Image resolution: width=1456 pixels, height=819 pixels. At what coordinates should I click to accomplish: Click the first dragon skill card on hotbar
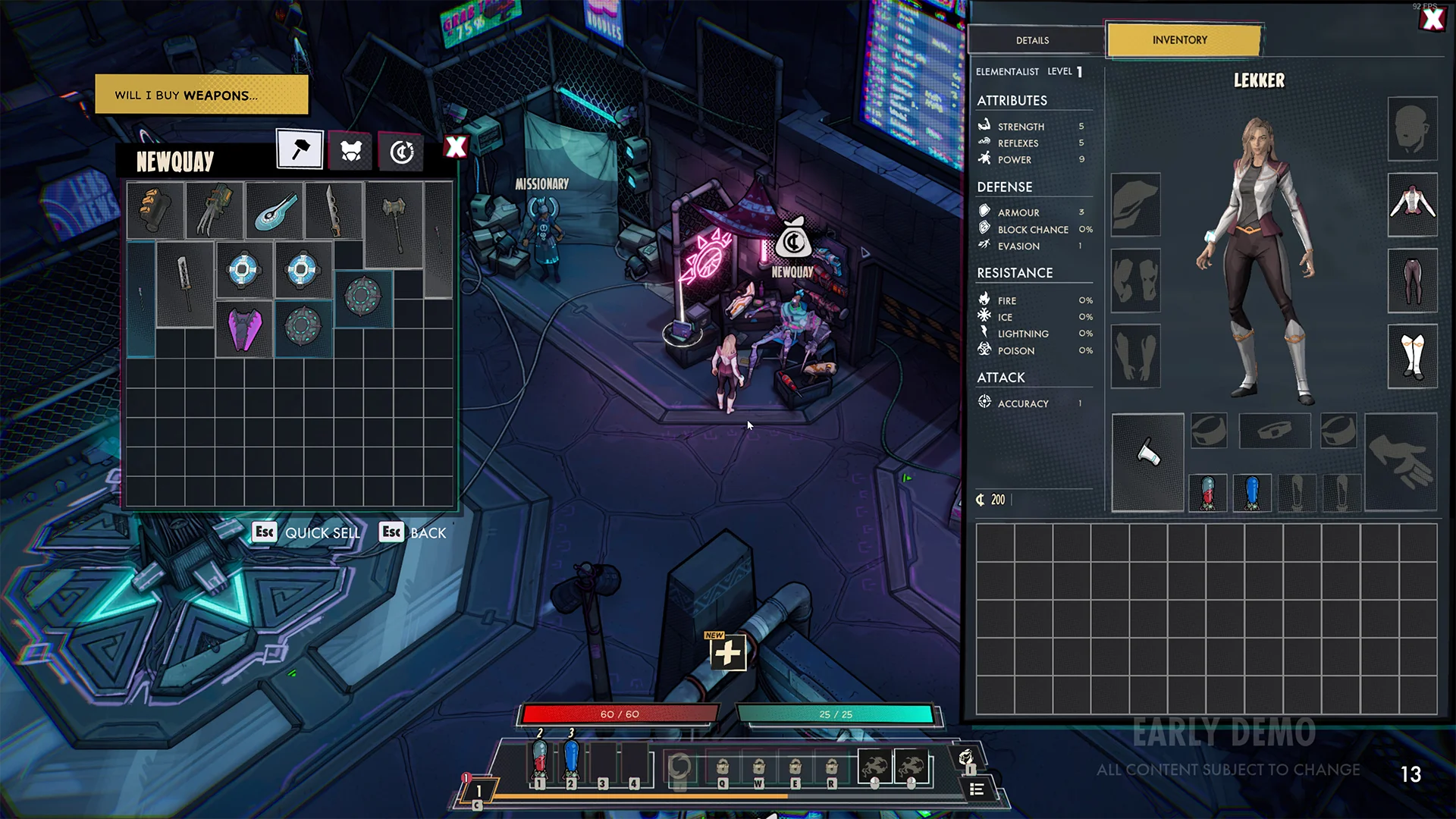[x=876, y=767]
